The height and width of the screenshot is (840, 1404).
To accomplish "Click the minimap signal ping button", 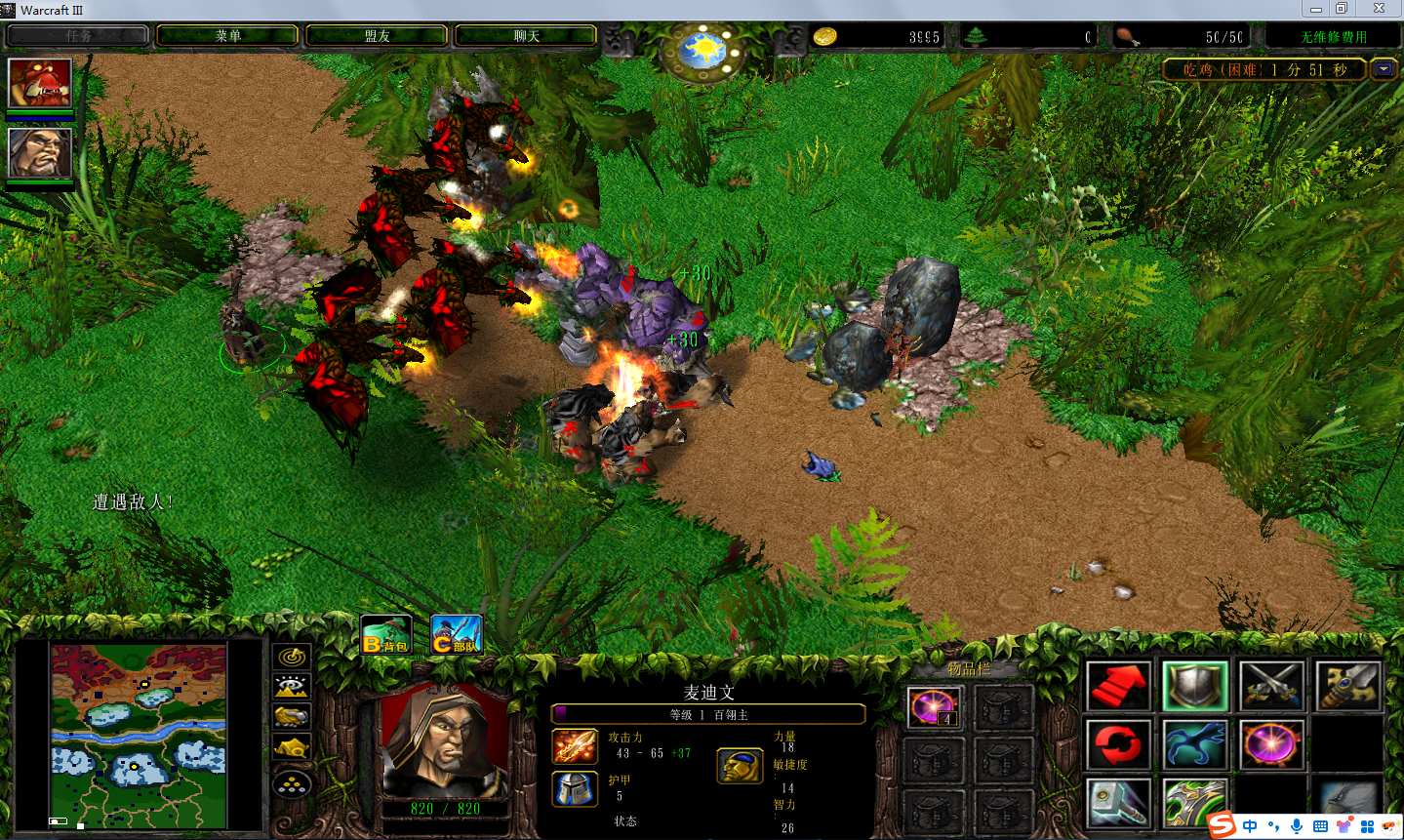I will 292,658.
